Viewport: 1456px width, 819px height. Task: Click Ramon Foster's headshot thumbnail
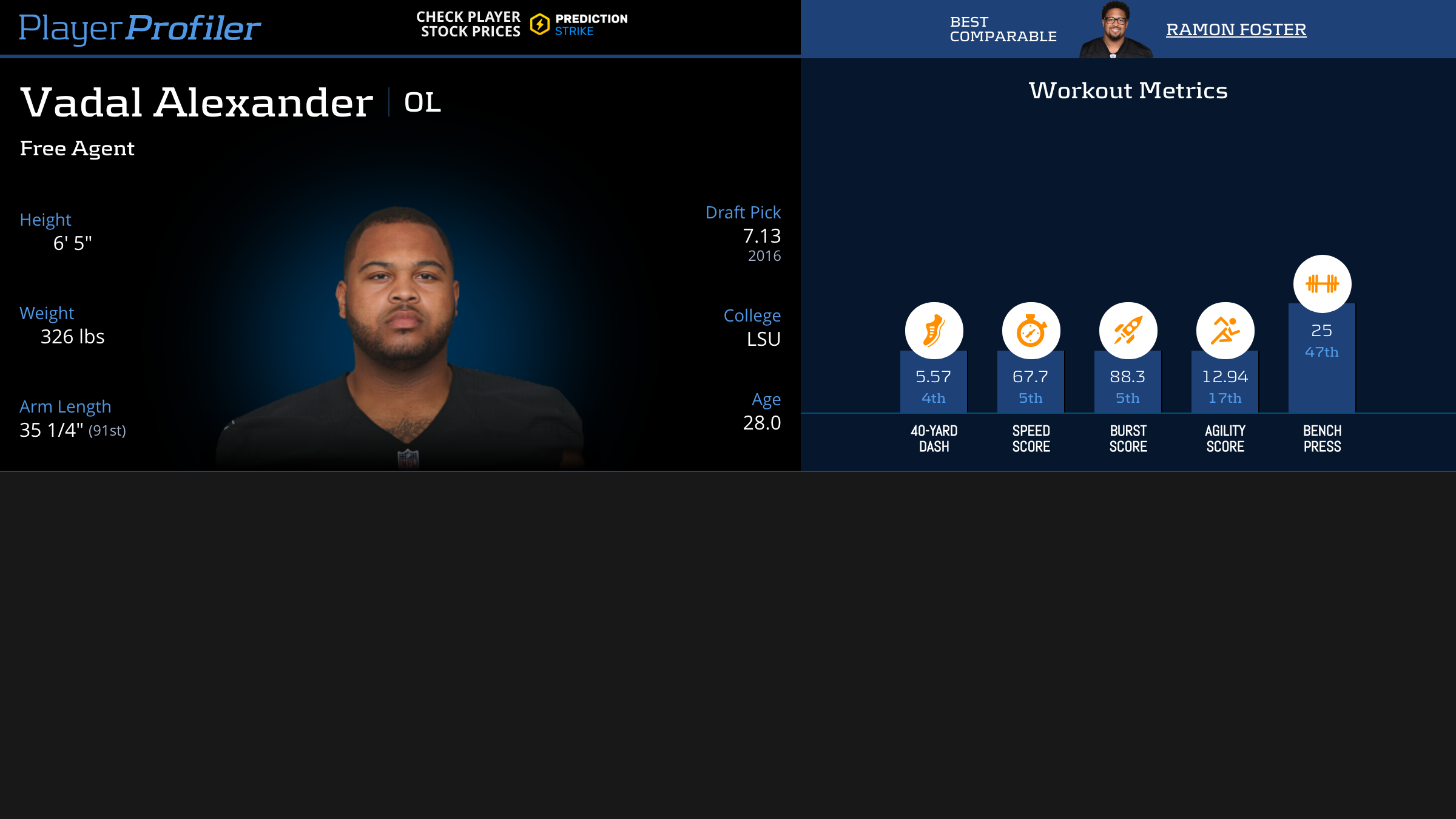pyautogui.click(x=1115, y=30)
